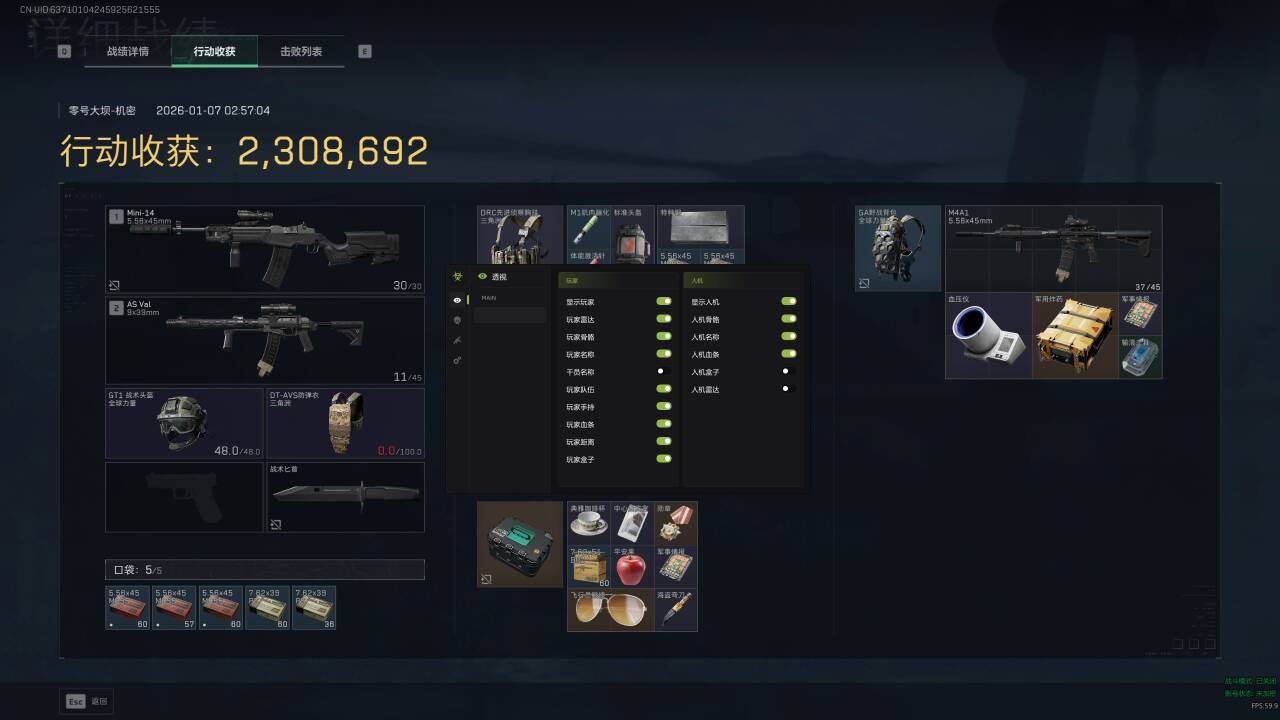This screenshot has height=720, width=1280.
Task: Inspect the GT1 战术头盔 helmet slot
Action: tap(184, 423)
